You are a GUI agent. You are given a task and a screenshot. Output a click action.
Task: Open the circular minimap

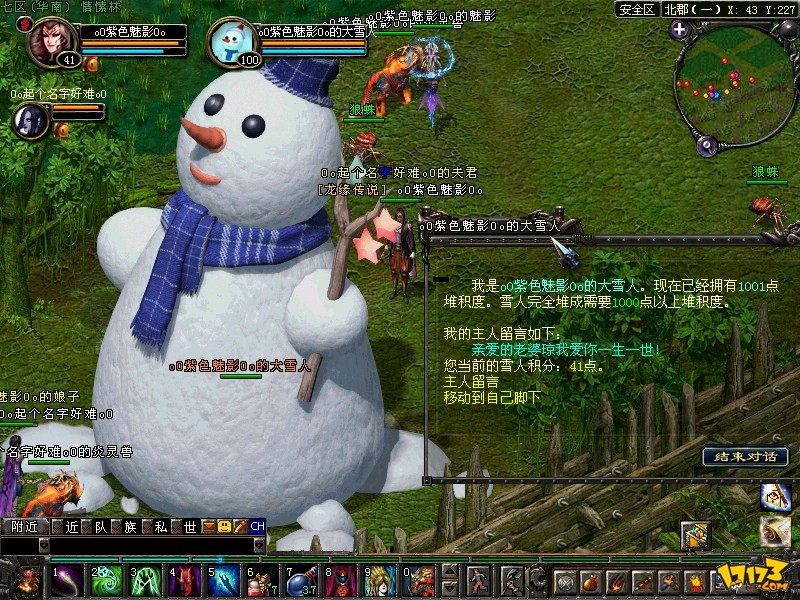coord(733,84)
